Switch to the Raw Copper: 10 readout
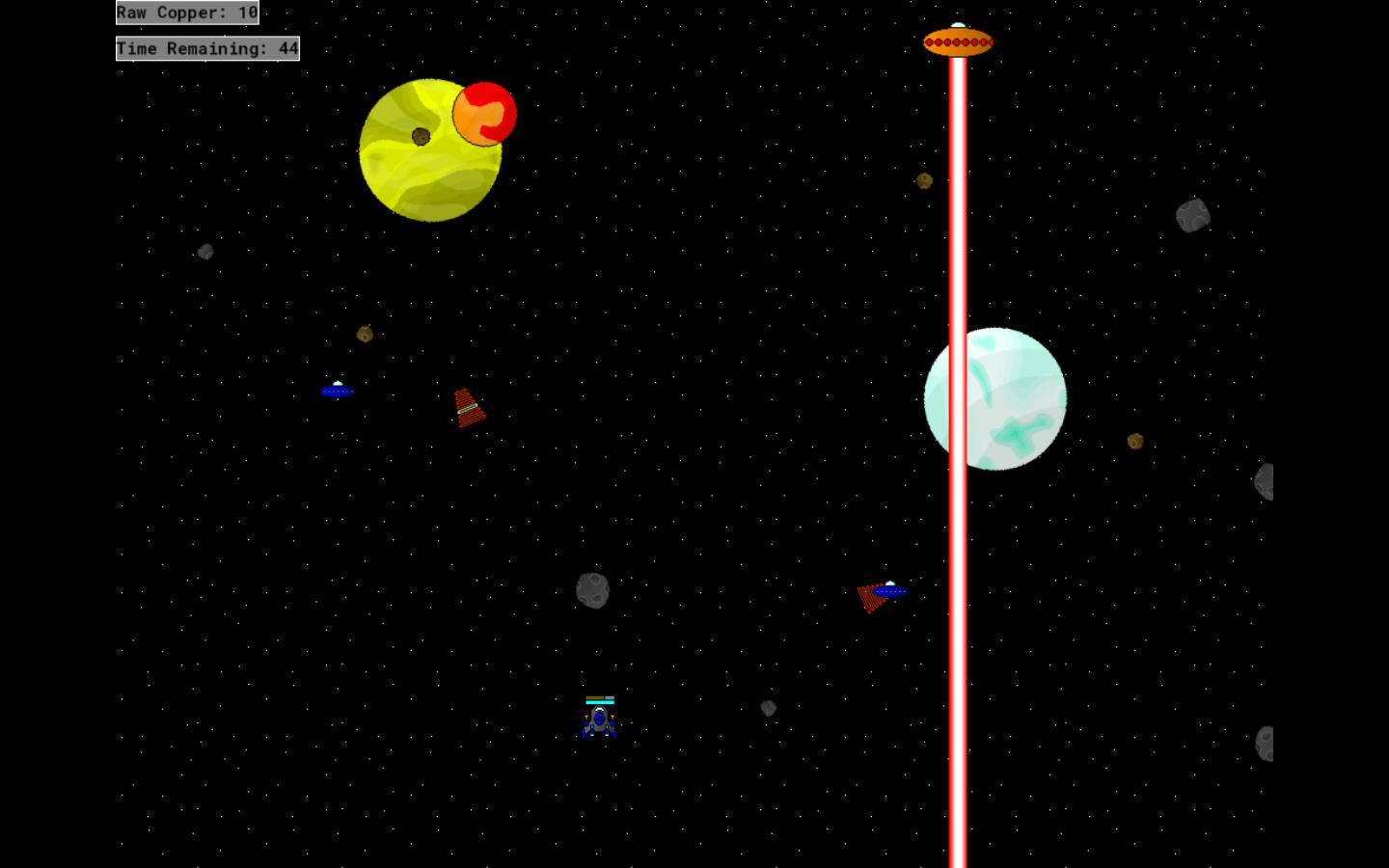 coord(186,13)
